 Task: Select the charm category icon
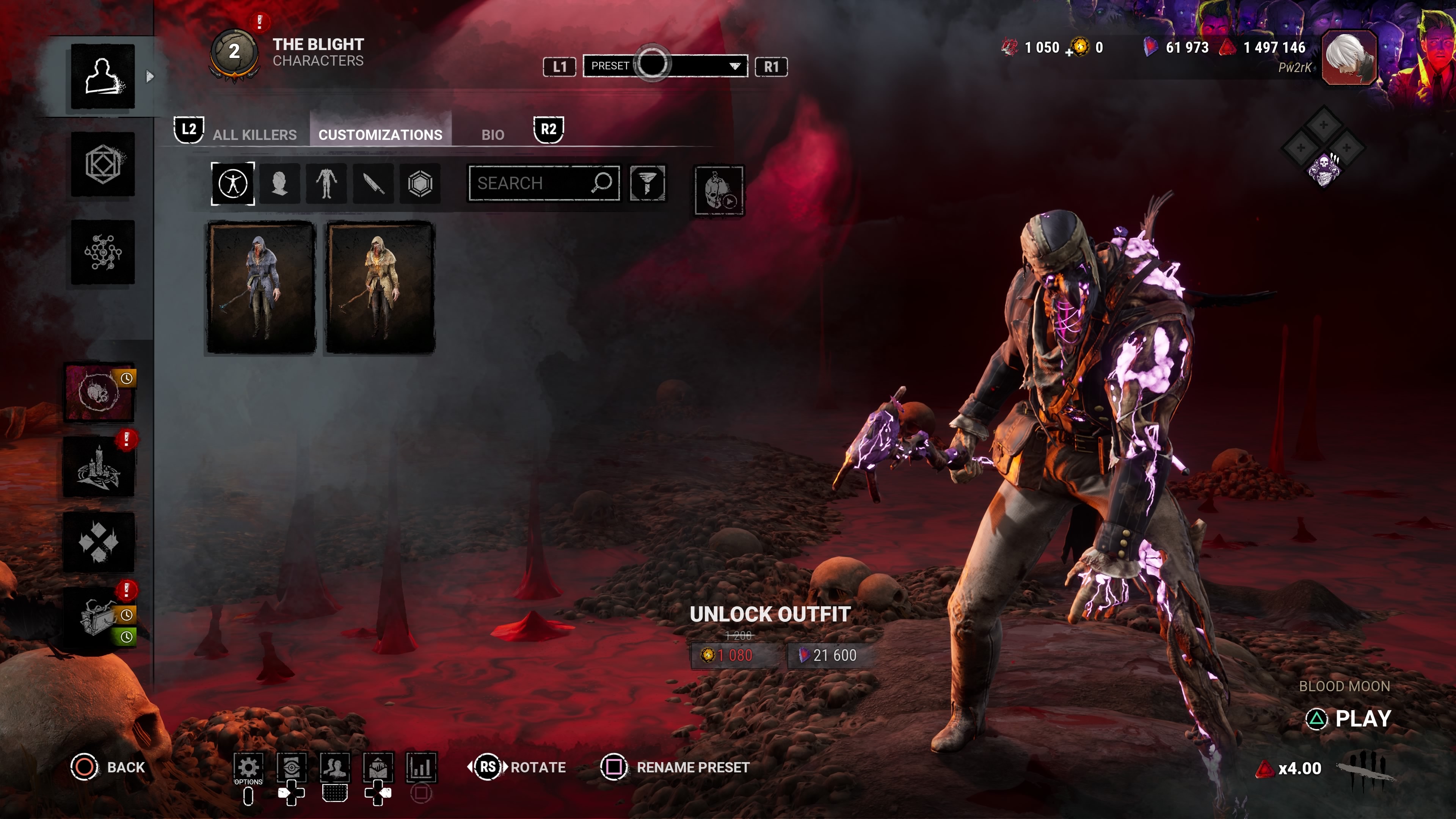tap(420, 184)
